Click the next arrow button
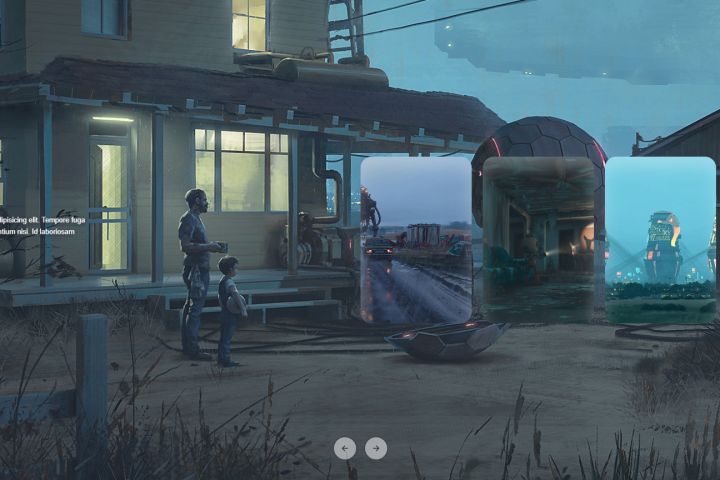The height and width of the screenshot is (480, 720). pyautogui.click(x=376, y=448)
